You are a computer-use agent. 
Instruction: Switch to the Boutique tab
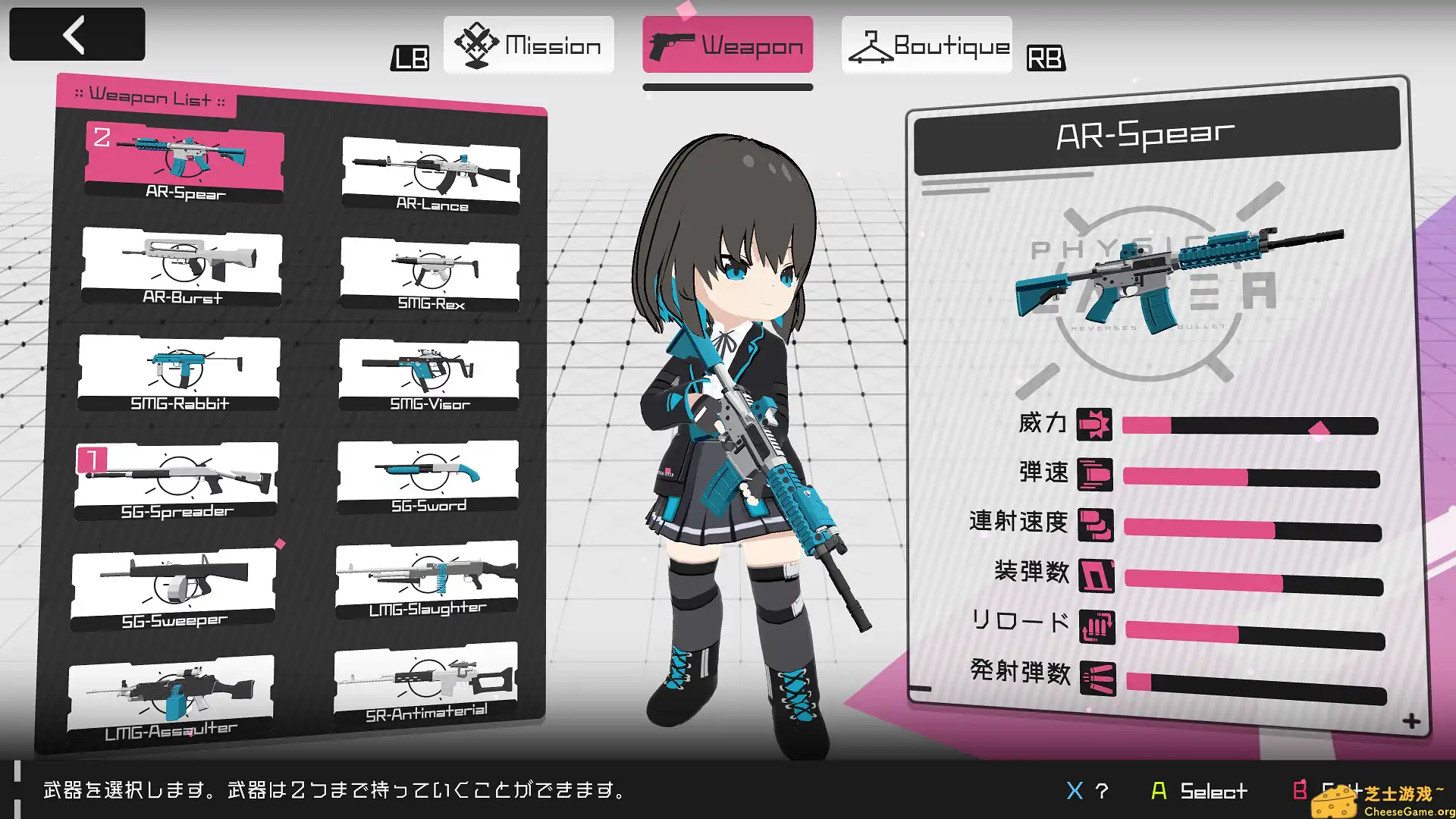pos(927,45)
